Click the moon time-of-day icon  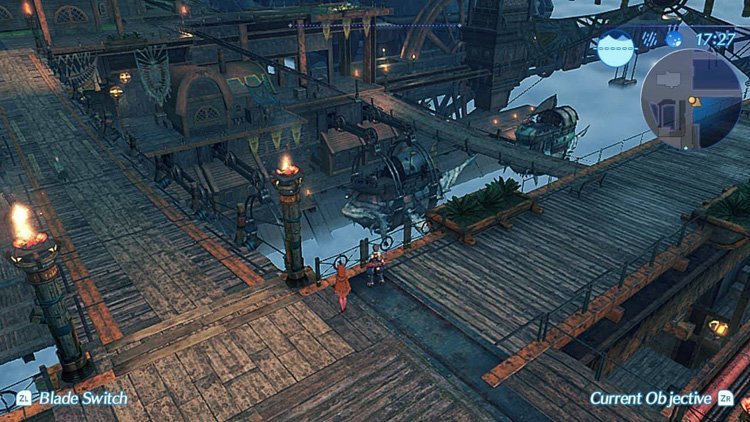[x=675, y=40]
